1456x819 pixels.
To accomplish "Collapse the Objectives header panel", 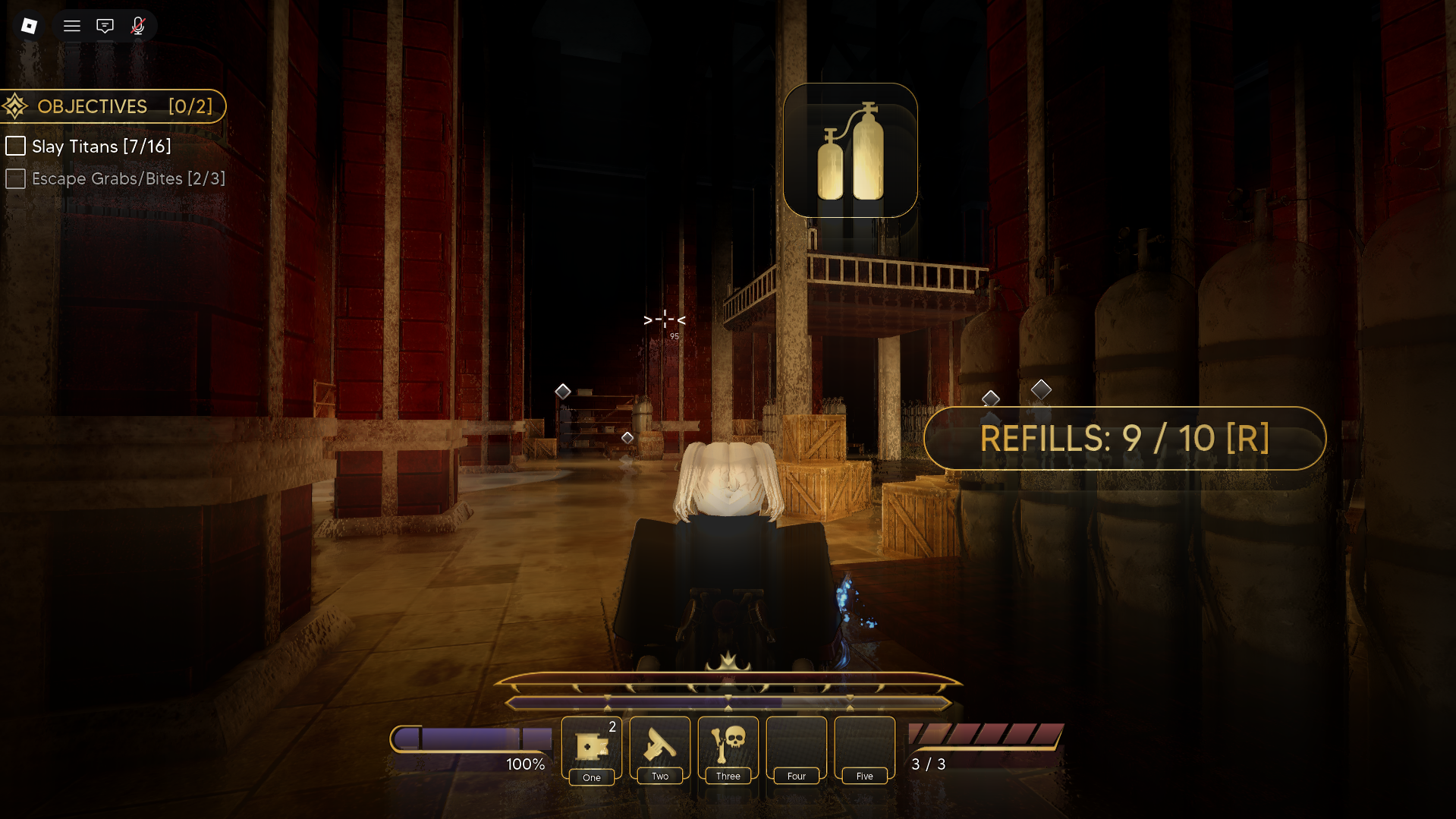I will tap(114, 106).
